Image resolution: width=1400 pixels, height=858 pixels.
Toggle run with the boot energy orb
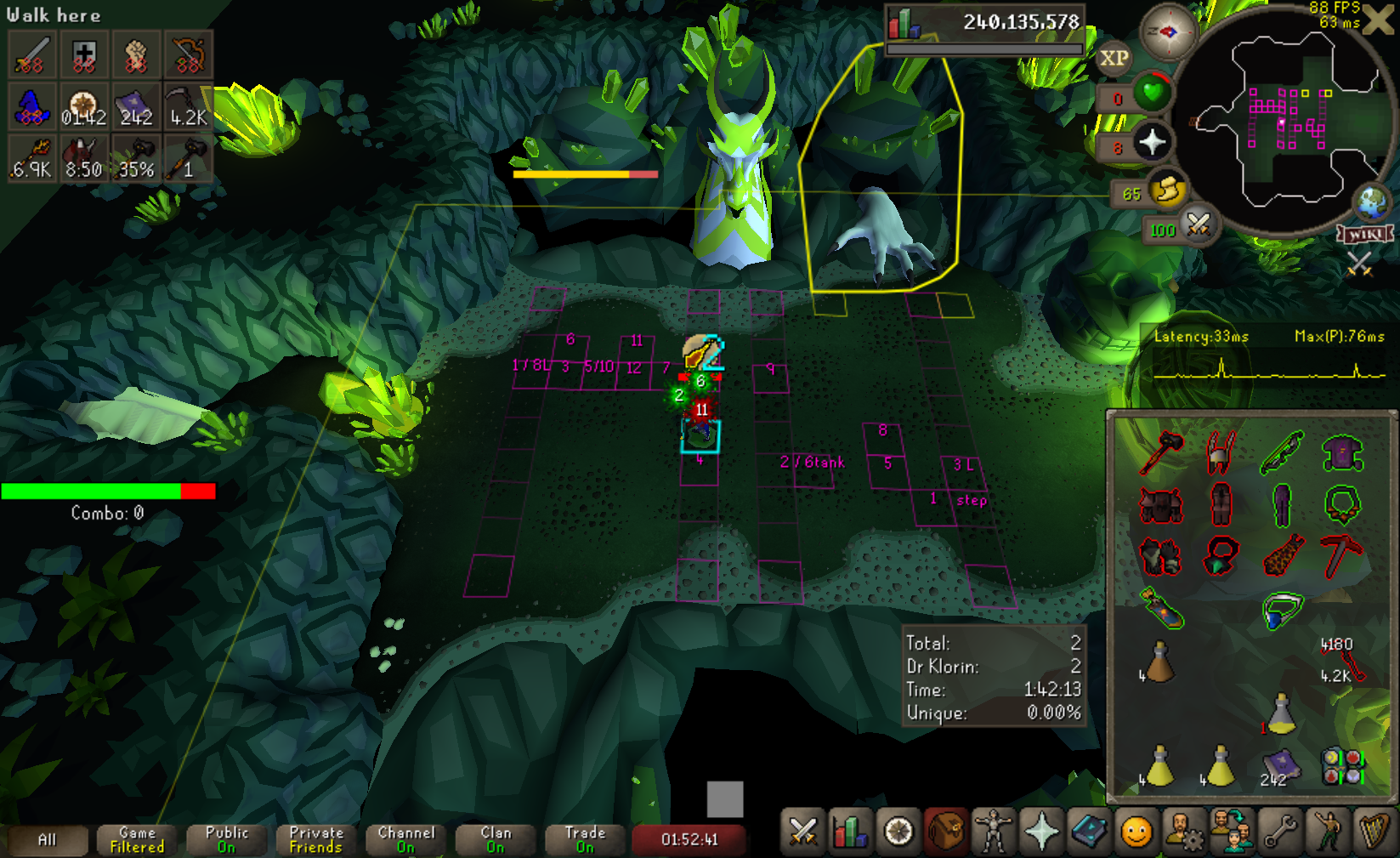[1168, 190]
